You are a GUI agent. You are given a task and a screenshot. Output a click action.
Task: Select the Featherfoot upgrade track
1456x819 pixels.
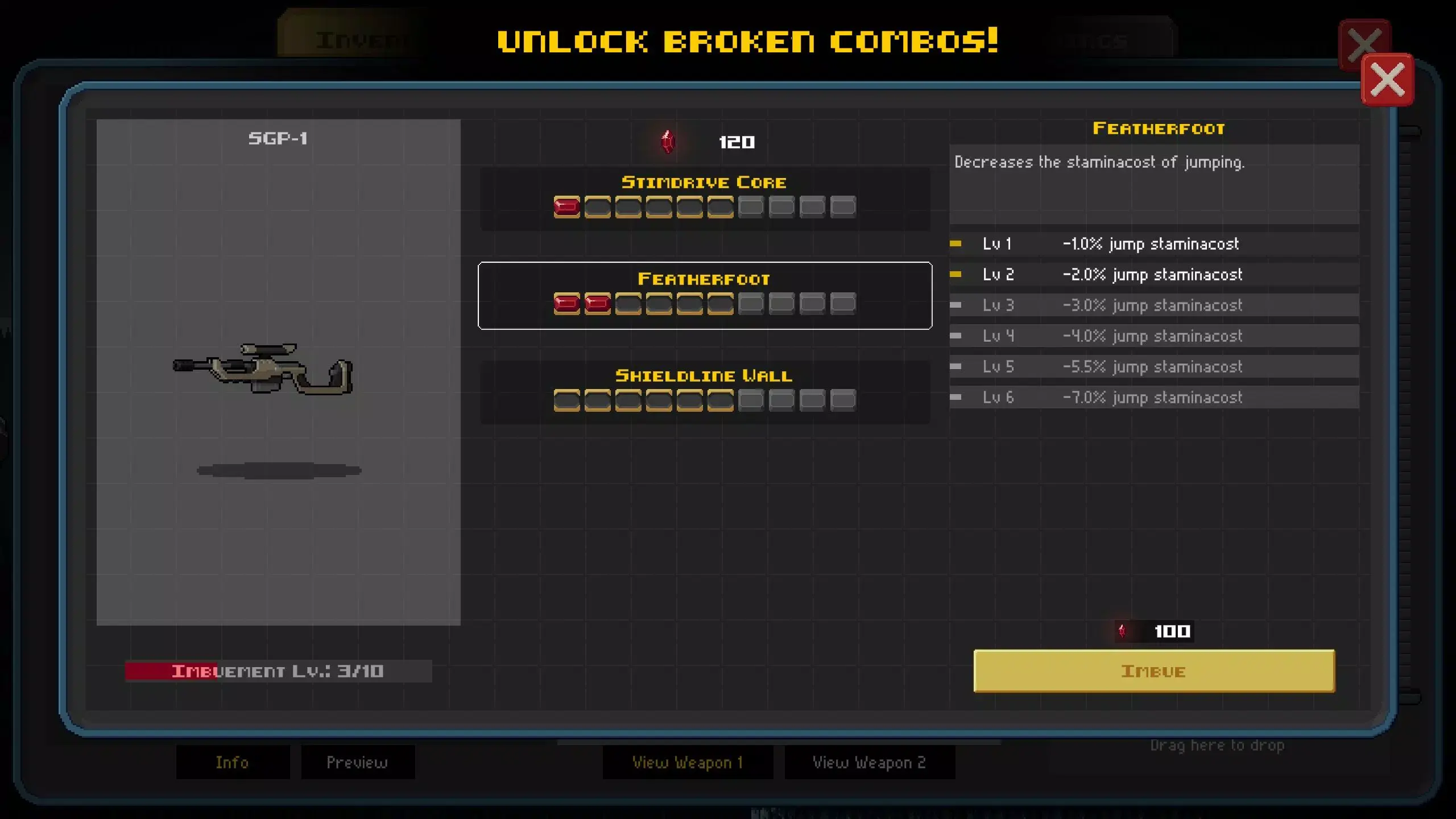coord(705,295)
